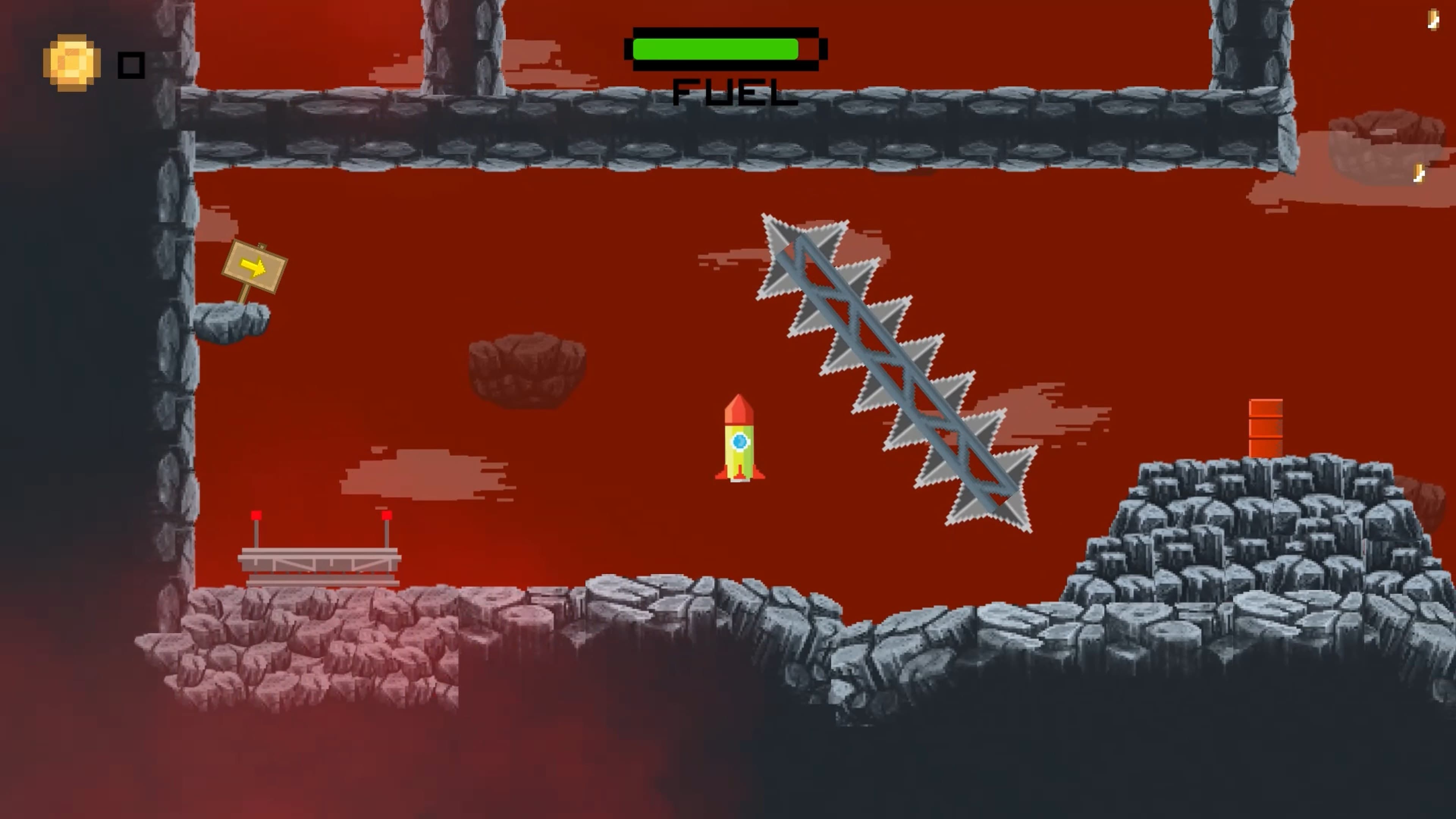Click the yellow arrow on the signpost
The image size is (1456, 819).
click(254, 266)
